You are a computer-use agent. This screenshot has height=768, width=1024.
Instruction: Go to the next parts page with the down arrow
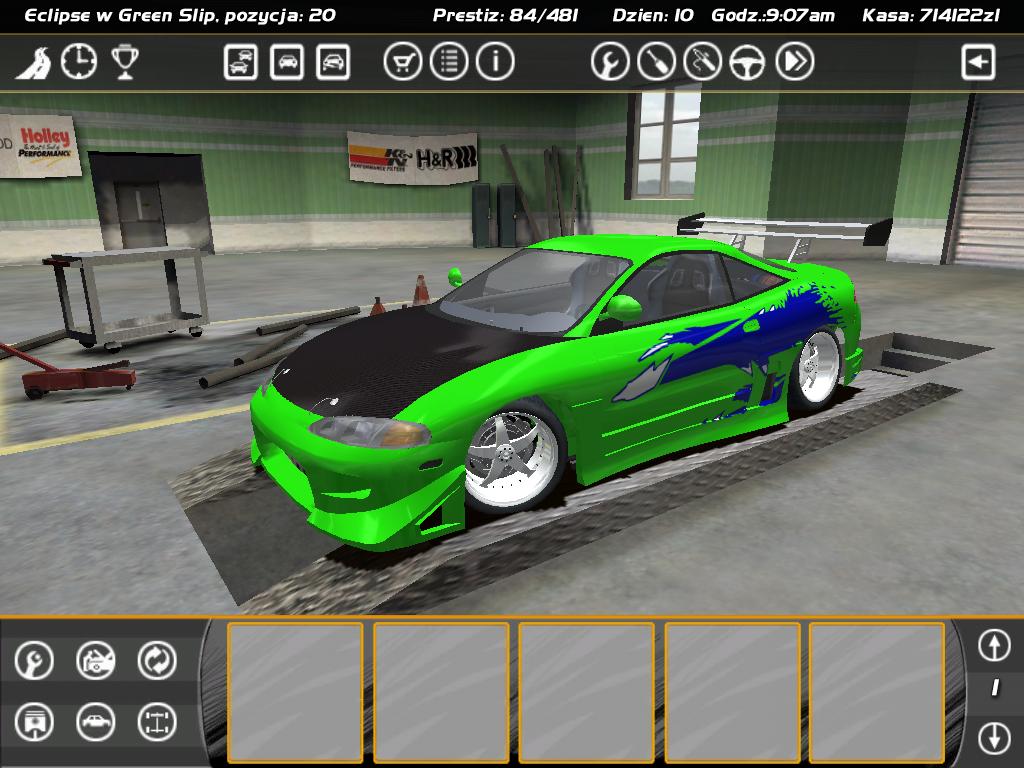[994, 738]
